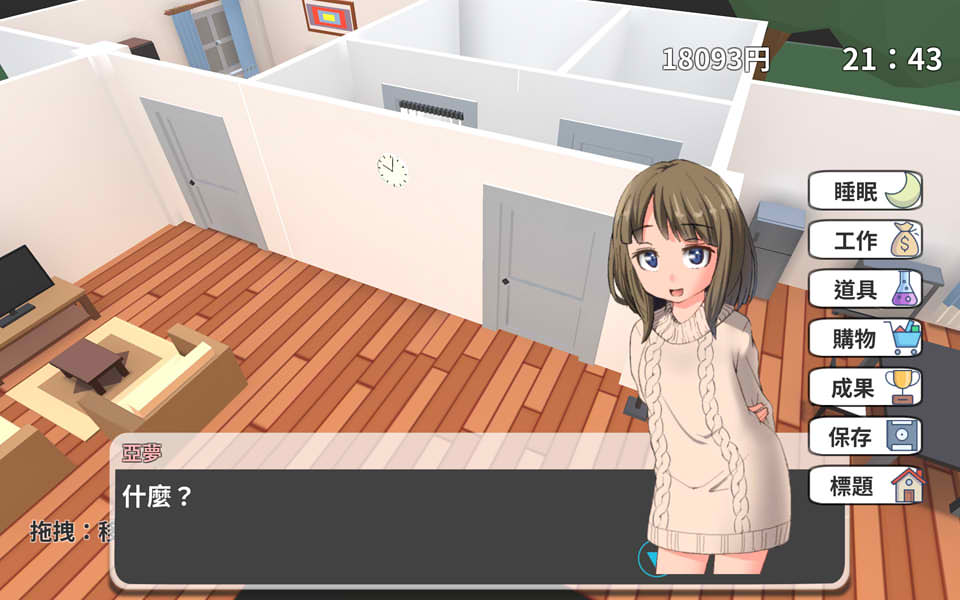Open the 道具 (Items) menu

[x=864, y=289]
